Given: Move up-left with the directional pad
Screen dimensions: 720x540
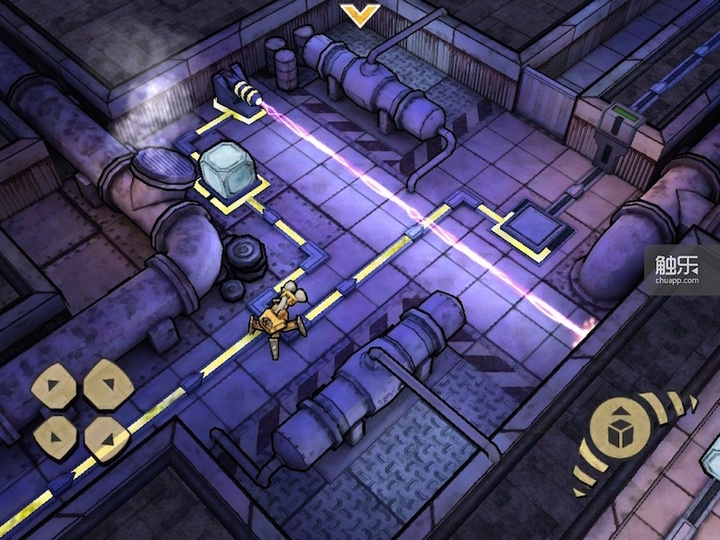Looking at the screenshot, I should coord(54,383).
